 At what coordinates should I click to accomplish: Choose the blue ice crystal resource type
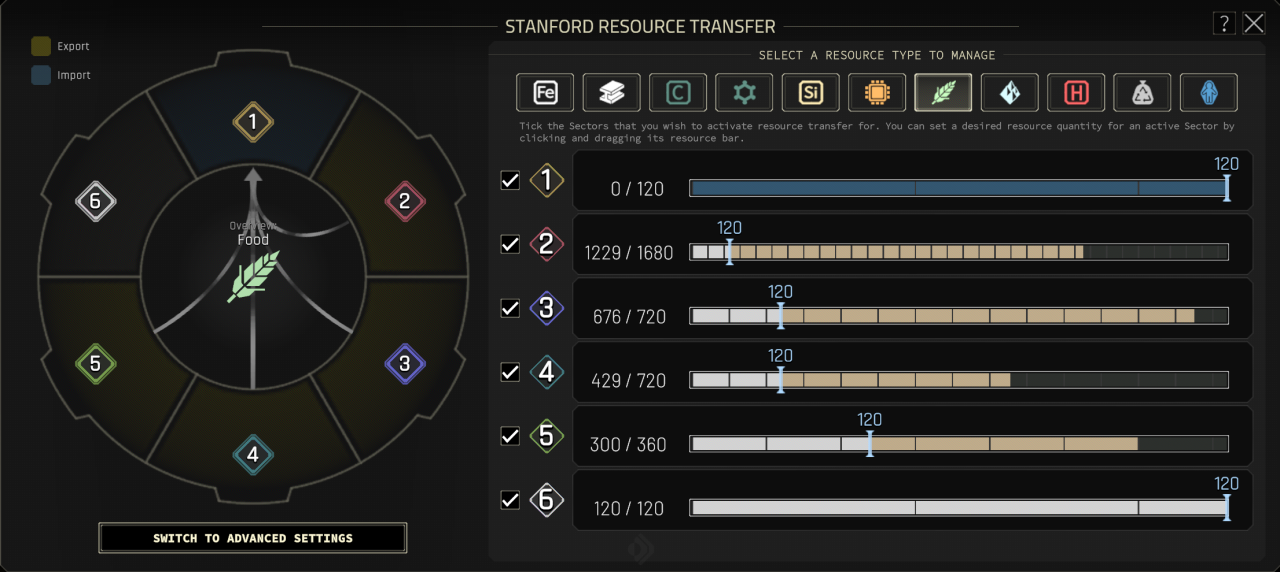[x=1010, y=93]
